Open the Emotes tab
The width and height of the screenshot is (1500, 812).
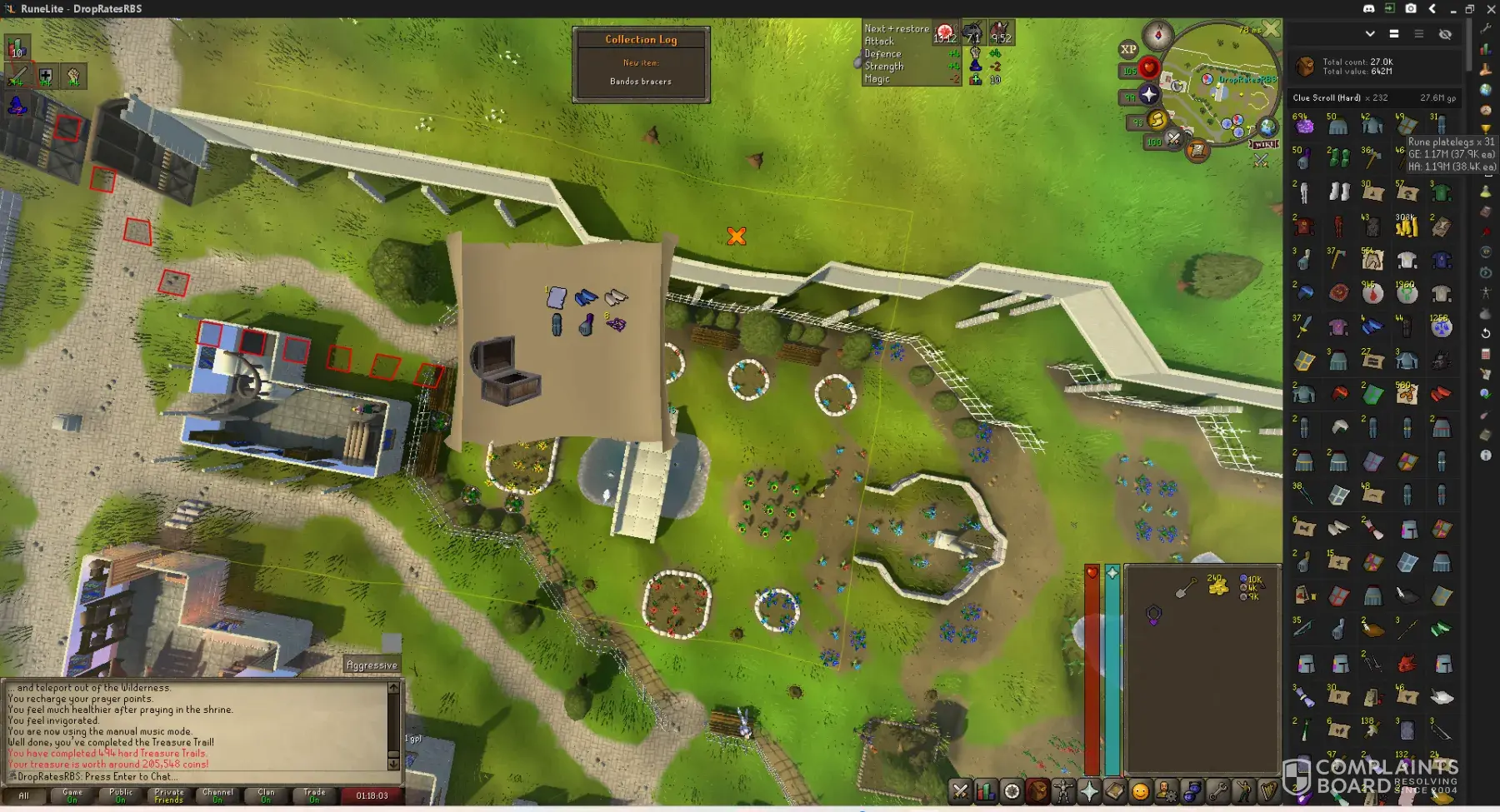pyautogui.click(x=1243, y=791)
